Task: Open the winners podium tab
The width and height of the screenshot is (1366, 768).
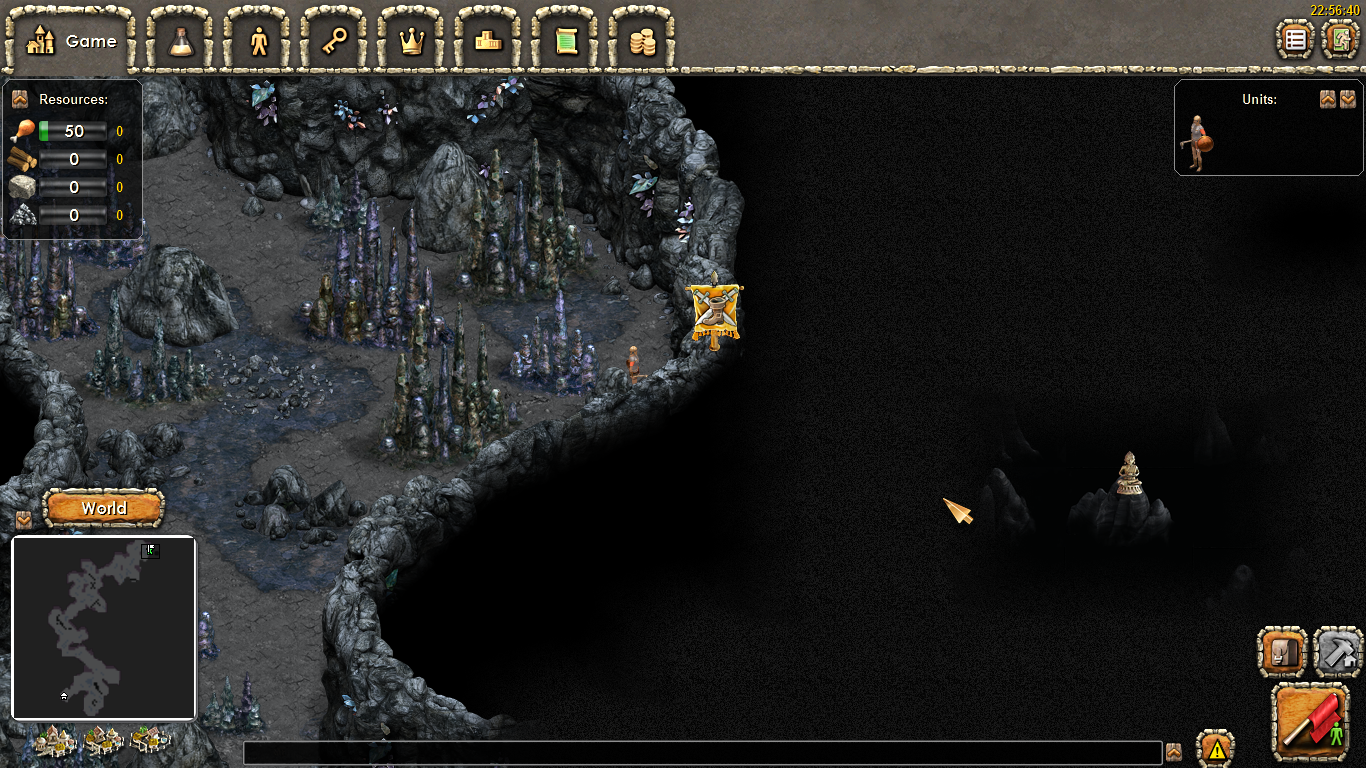Action: point(489,41)
